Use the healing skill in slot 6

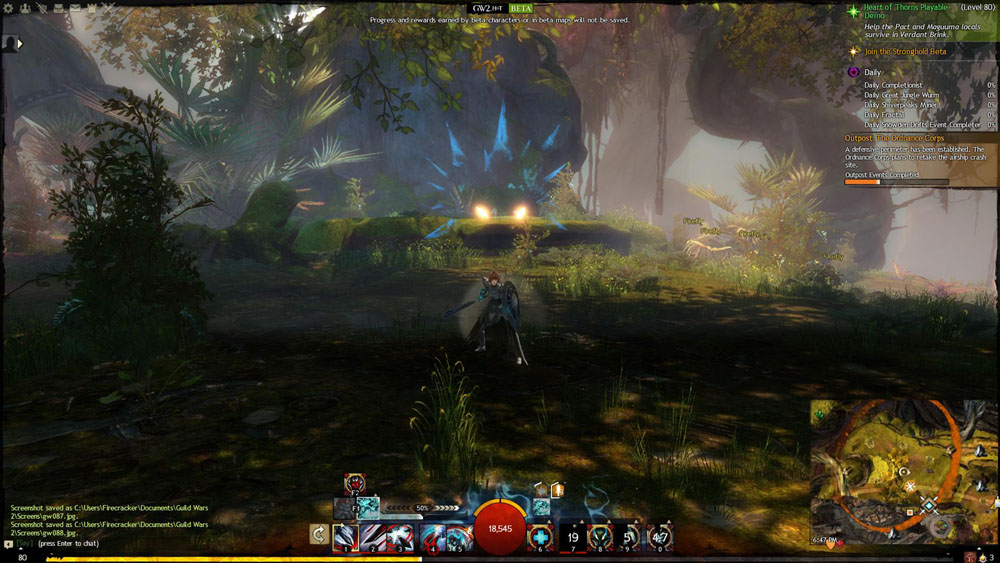541,537
